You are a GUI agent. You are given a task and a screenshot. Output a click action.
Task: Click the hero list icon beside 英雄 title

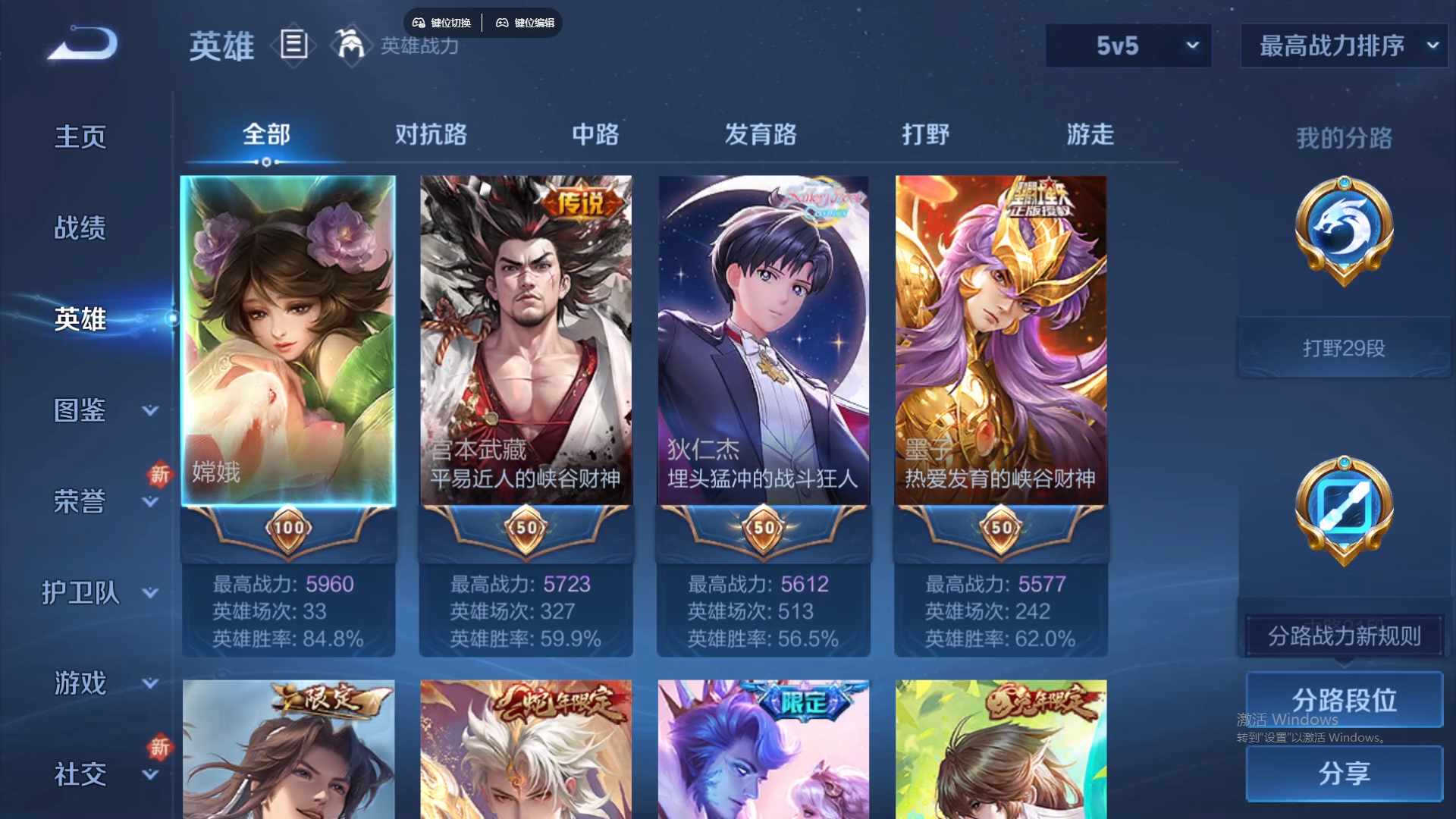[293, 45]
